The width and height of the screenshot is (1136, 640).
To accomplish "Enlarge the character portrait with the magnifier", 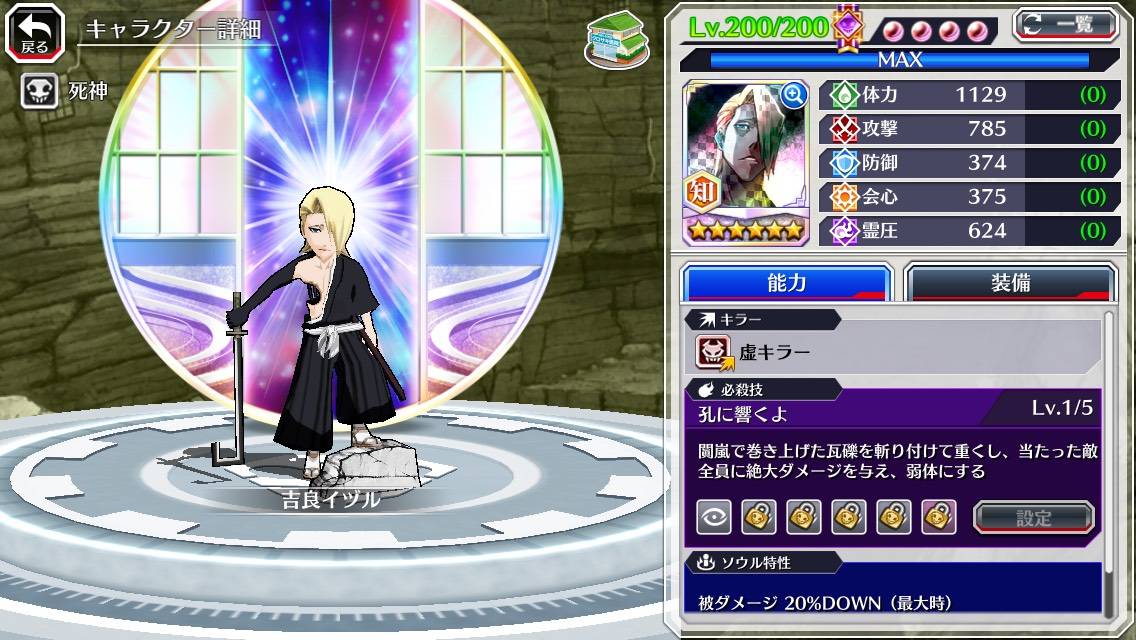I will [x=794, y=95].
